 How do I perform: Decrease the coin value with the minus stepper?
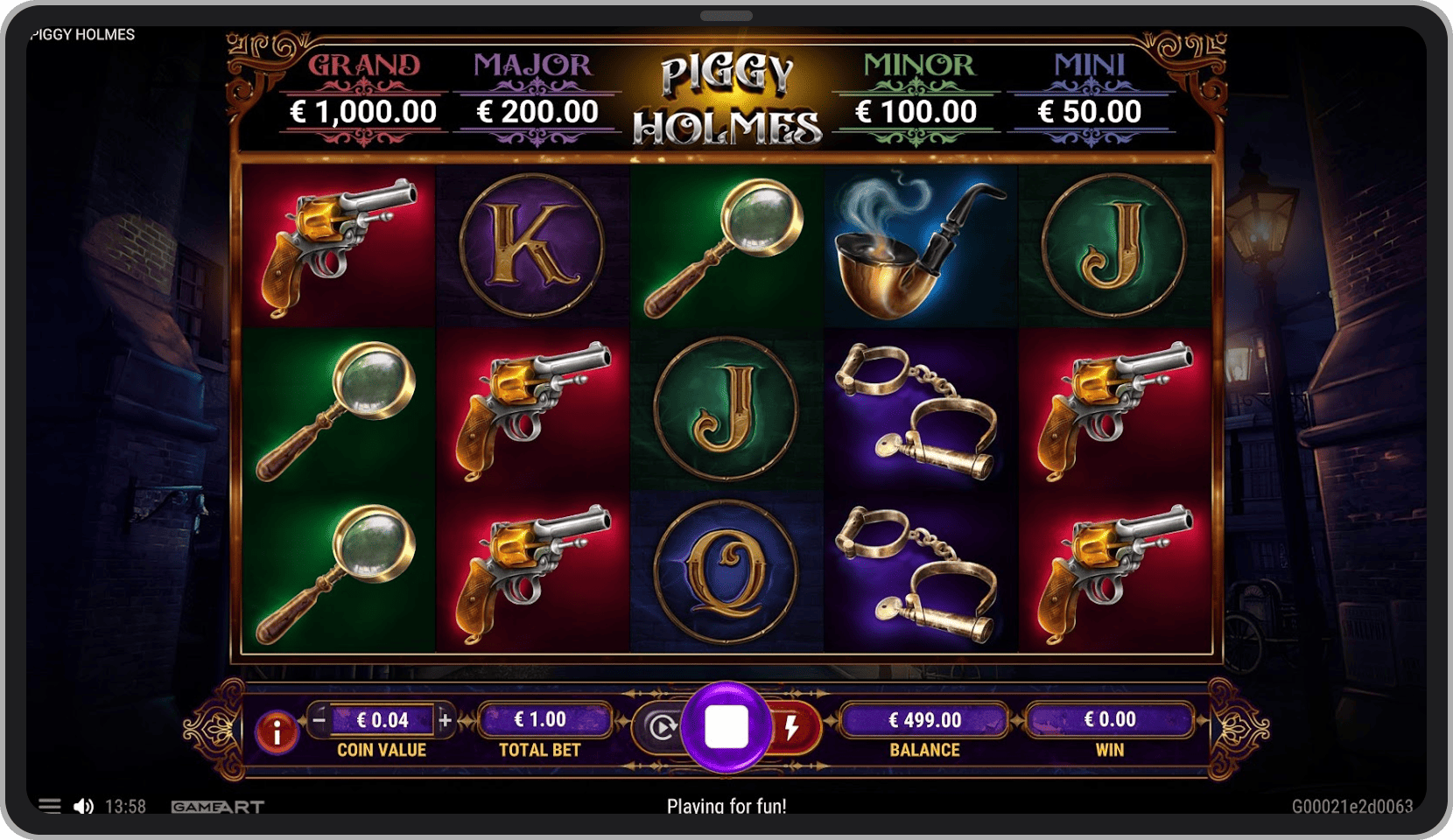pyautogui.click(x=320, y=721)
